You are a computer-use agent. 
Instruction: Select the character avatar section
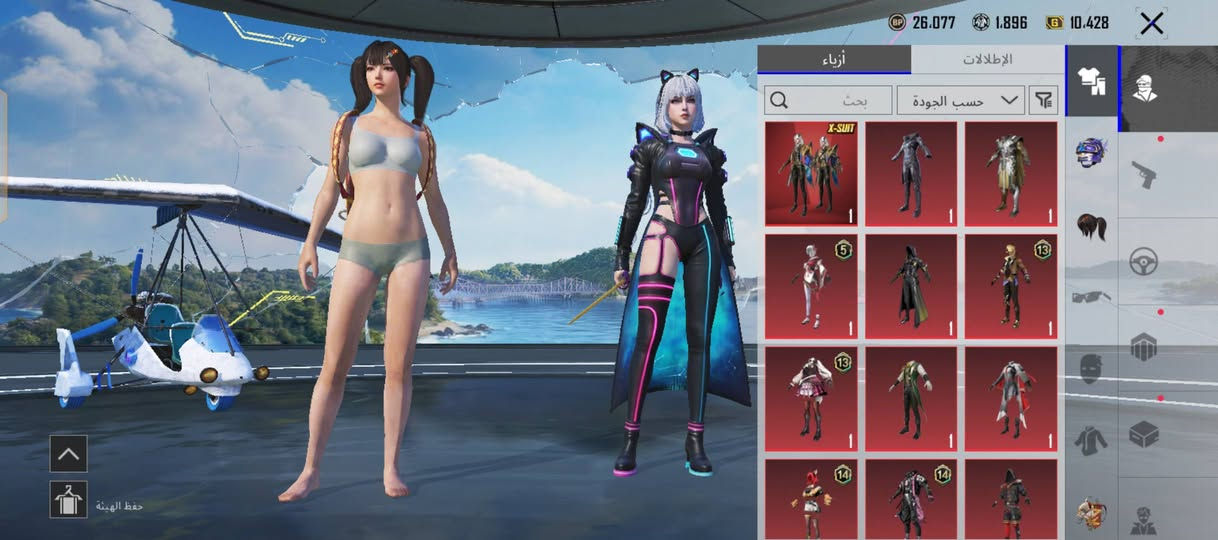coord(1144,88)
